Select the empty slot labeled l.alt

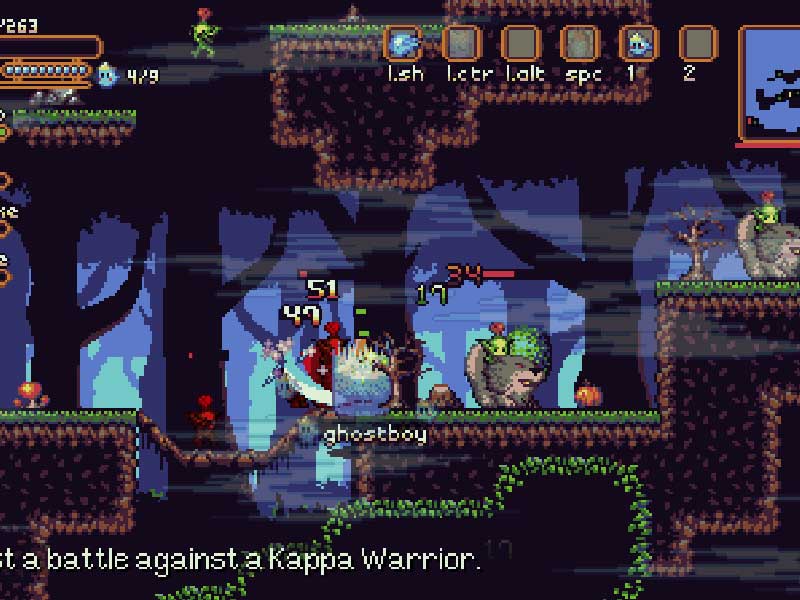520,44
